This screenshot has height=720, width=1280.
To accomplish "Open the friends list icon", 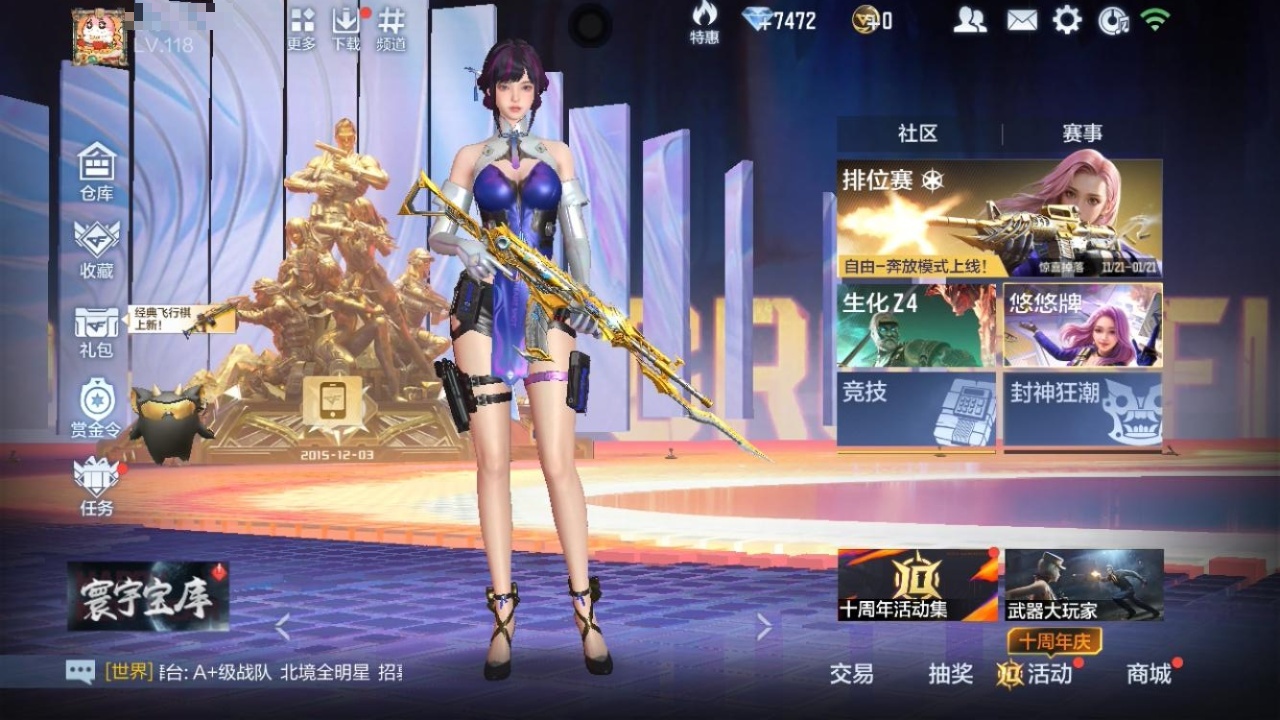I will click(x=969, y=20).
